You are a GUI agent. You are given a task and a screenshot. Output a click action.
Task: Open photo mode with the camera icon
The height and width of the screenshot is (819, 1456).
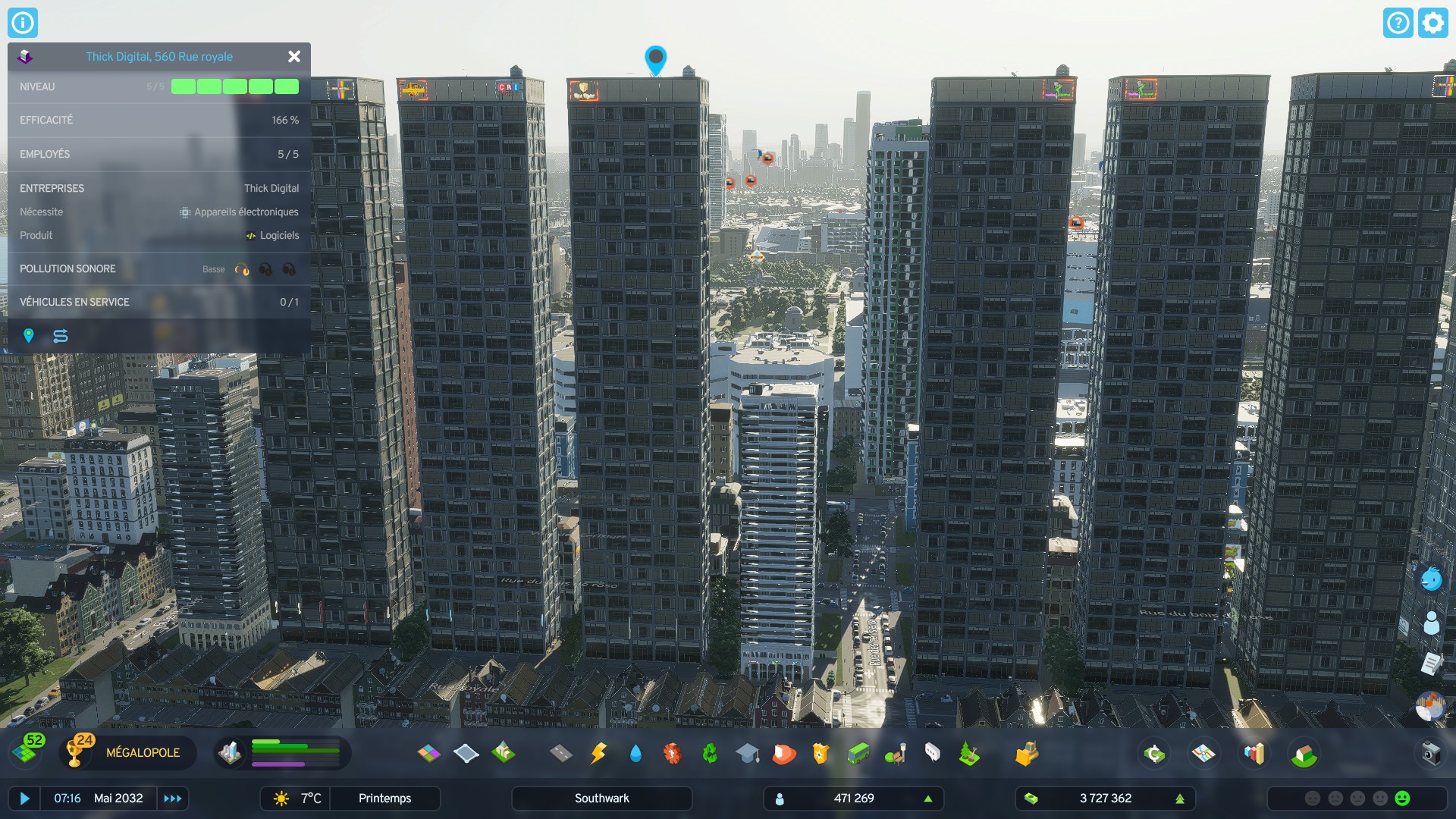(x=1431, y=753)
